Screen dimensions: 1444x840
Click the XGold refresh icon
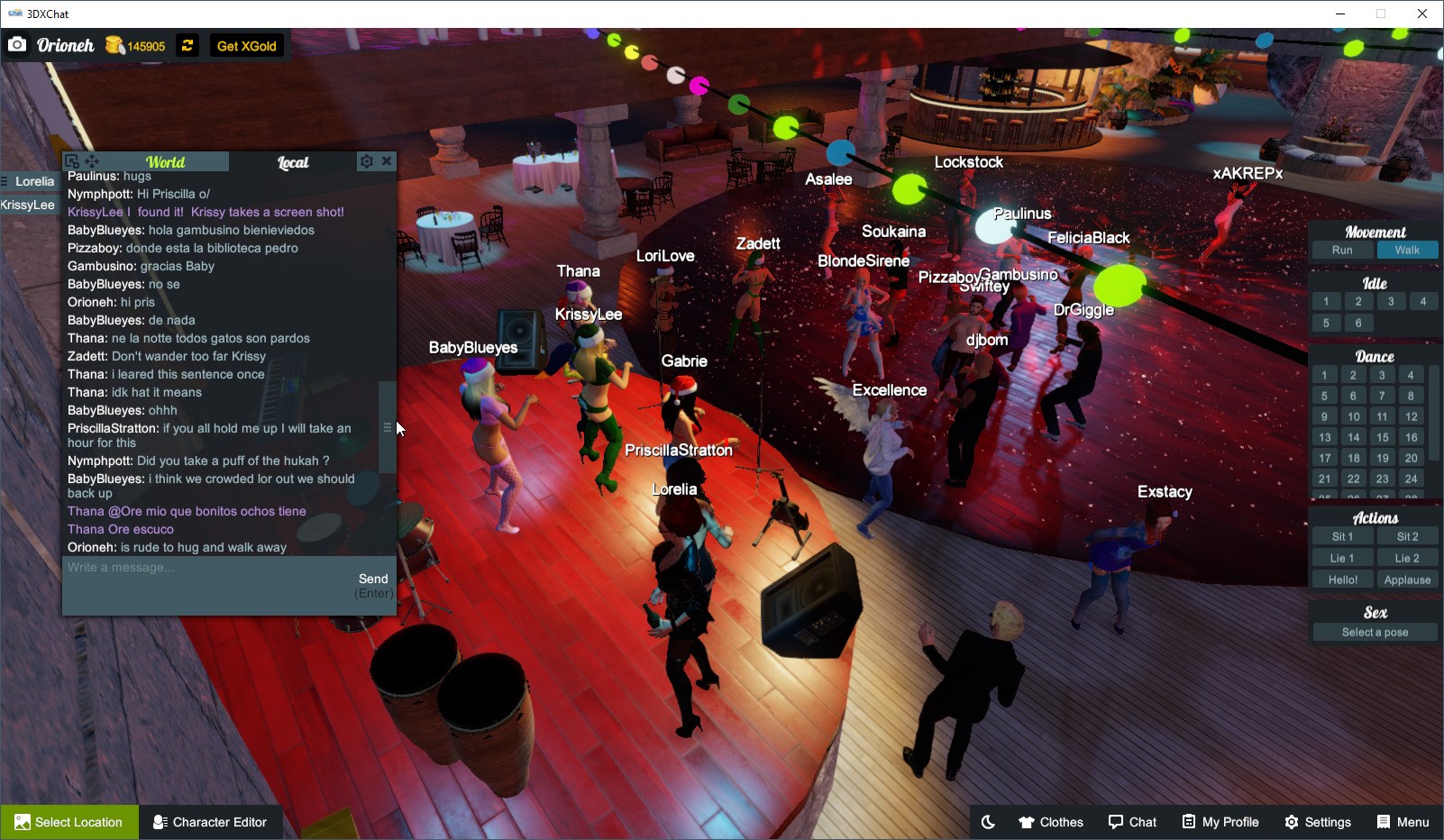point(187,45)
